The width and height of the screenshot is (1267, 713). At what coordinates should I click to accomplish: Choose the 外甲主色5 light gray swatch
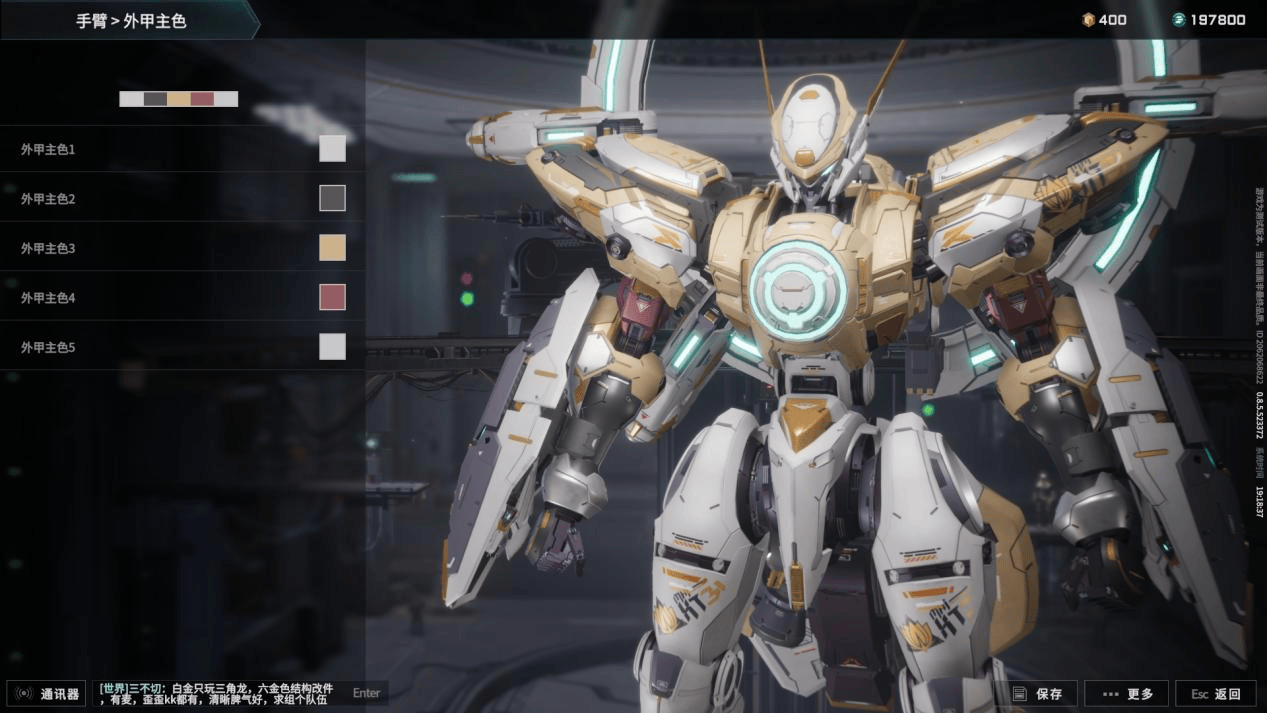tap(332, 347)
